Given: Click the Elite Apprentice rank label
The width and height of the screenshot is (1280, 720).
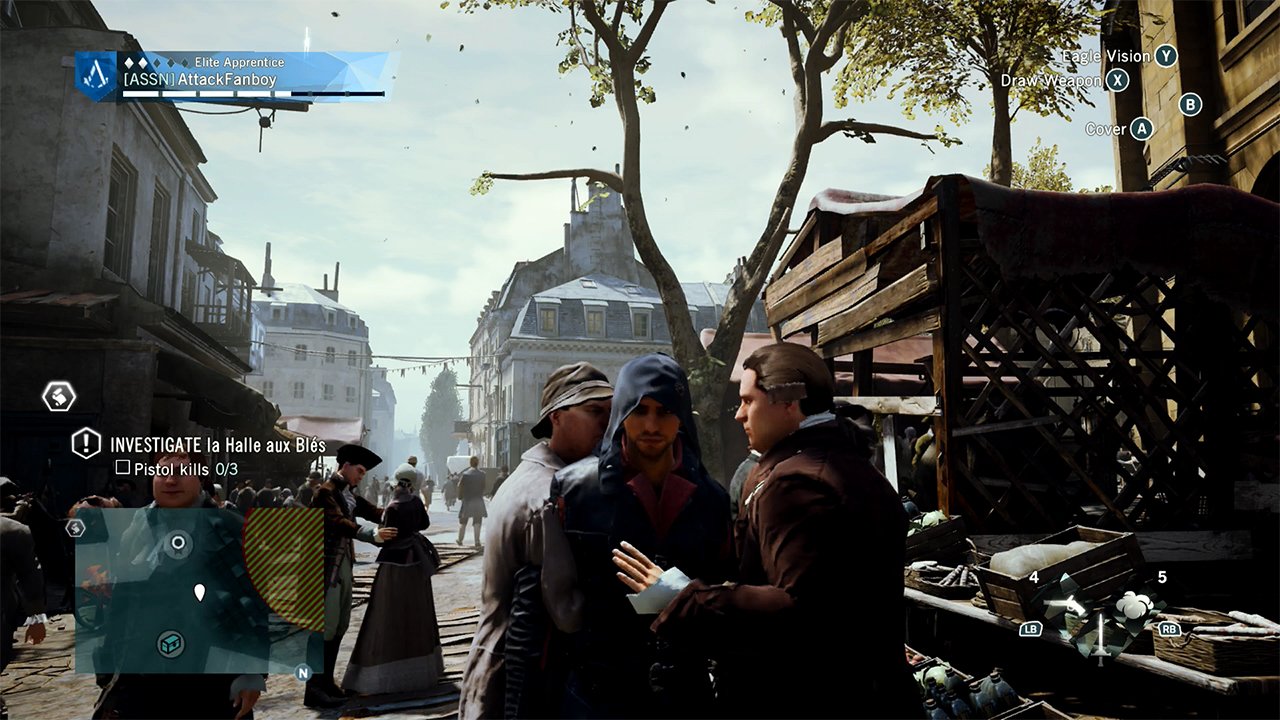Looking at the screenshot, I should click(x=239, y=61).
